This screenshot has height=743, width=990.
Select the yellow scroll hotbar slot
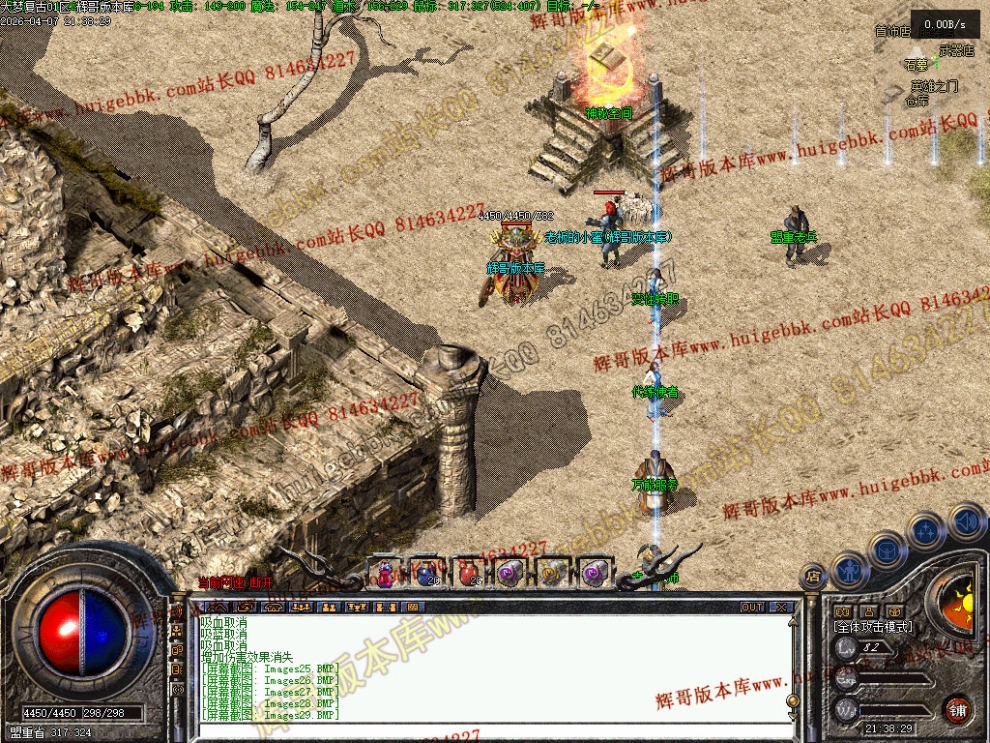coord(550,573)
